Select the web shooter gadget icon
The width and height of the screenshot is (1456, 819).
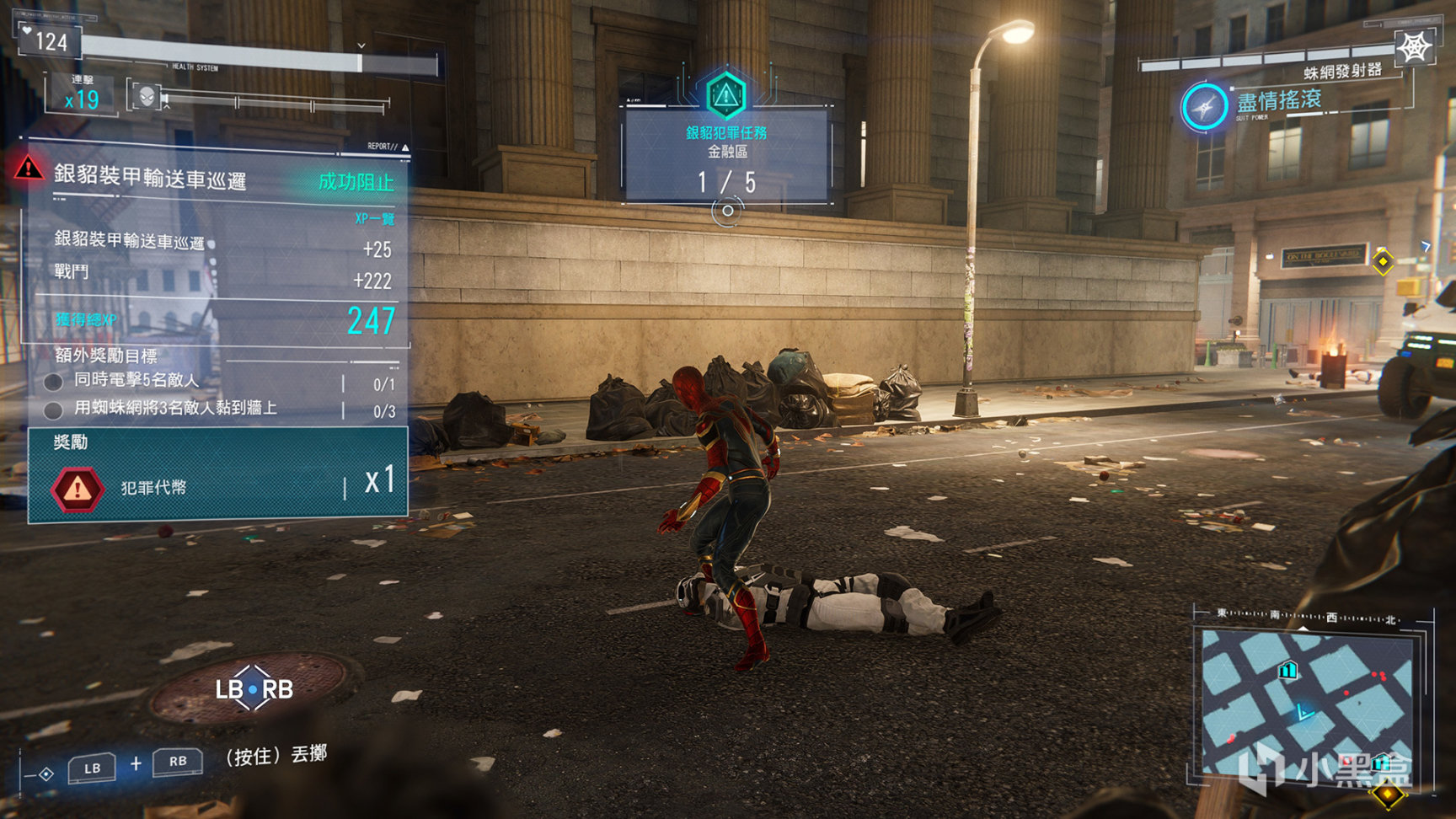[x=1415, y=47]
